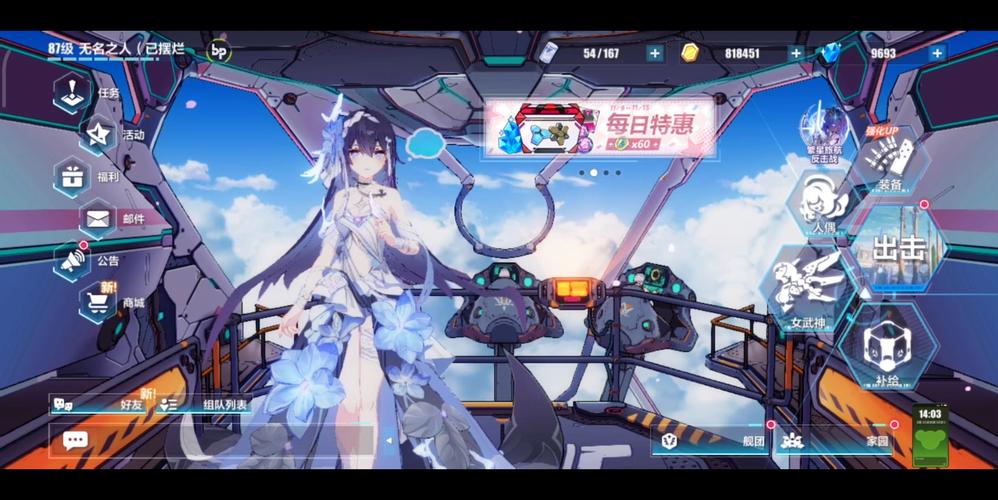
Task: Open the bp battle pass icon
Action: 218,51
